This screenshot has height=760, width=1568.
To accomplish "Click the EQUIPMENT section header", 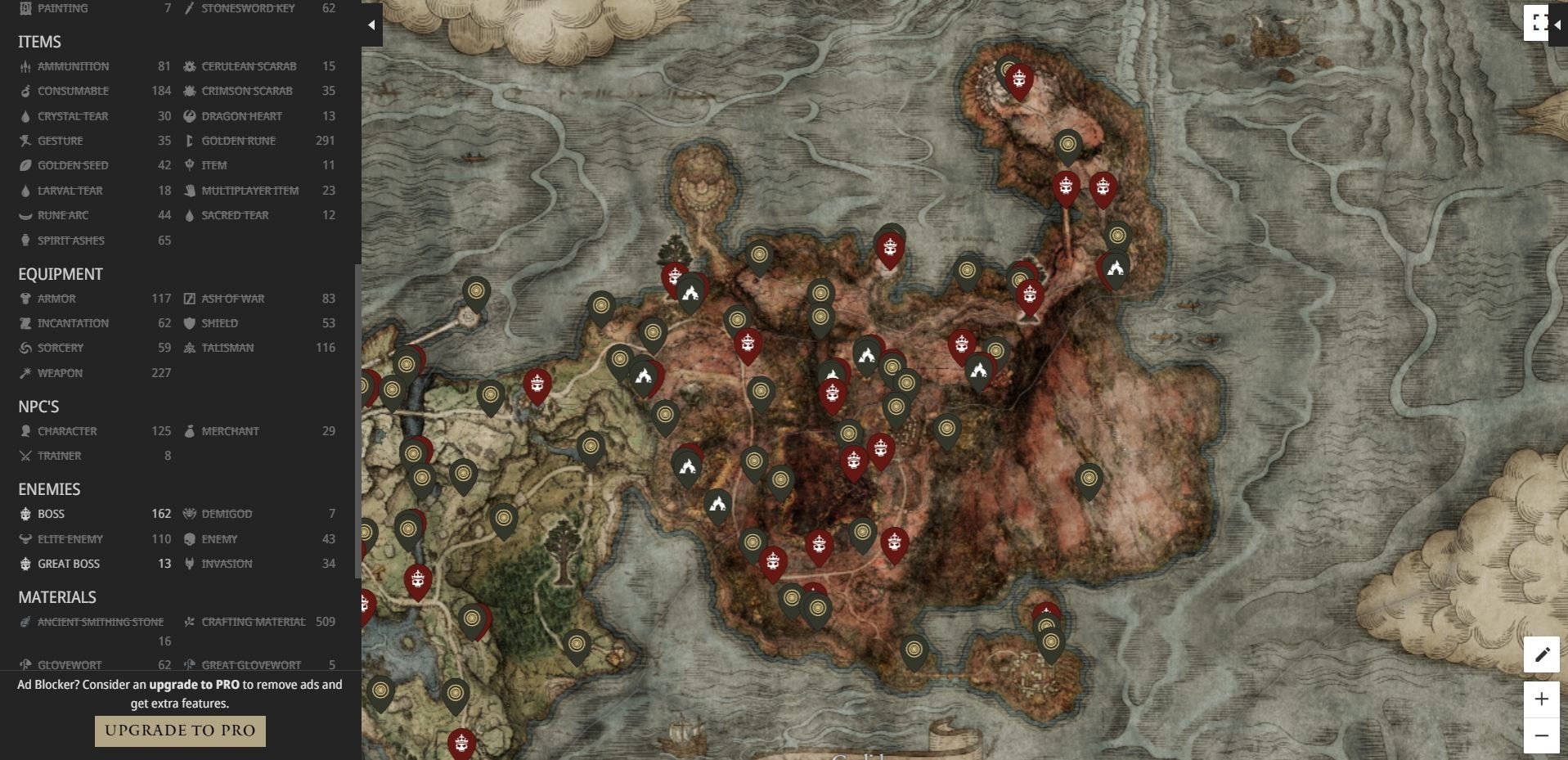I will click(x=61, y=274).
